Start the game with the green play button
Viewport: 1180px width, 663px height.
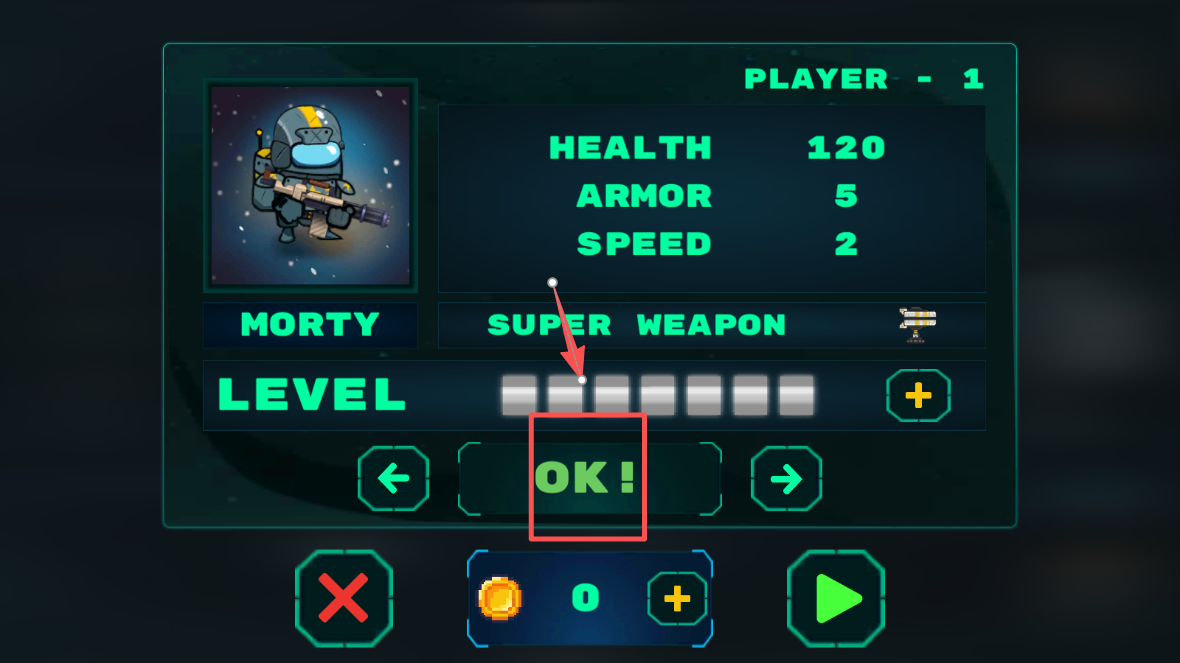836,598
